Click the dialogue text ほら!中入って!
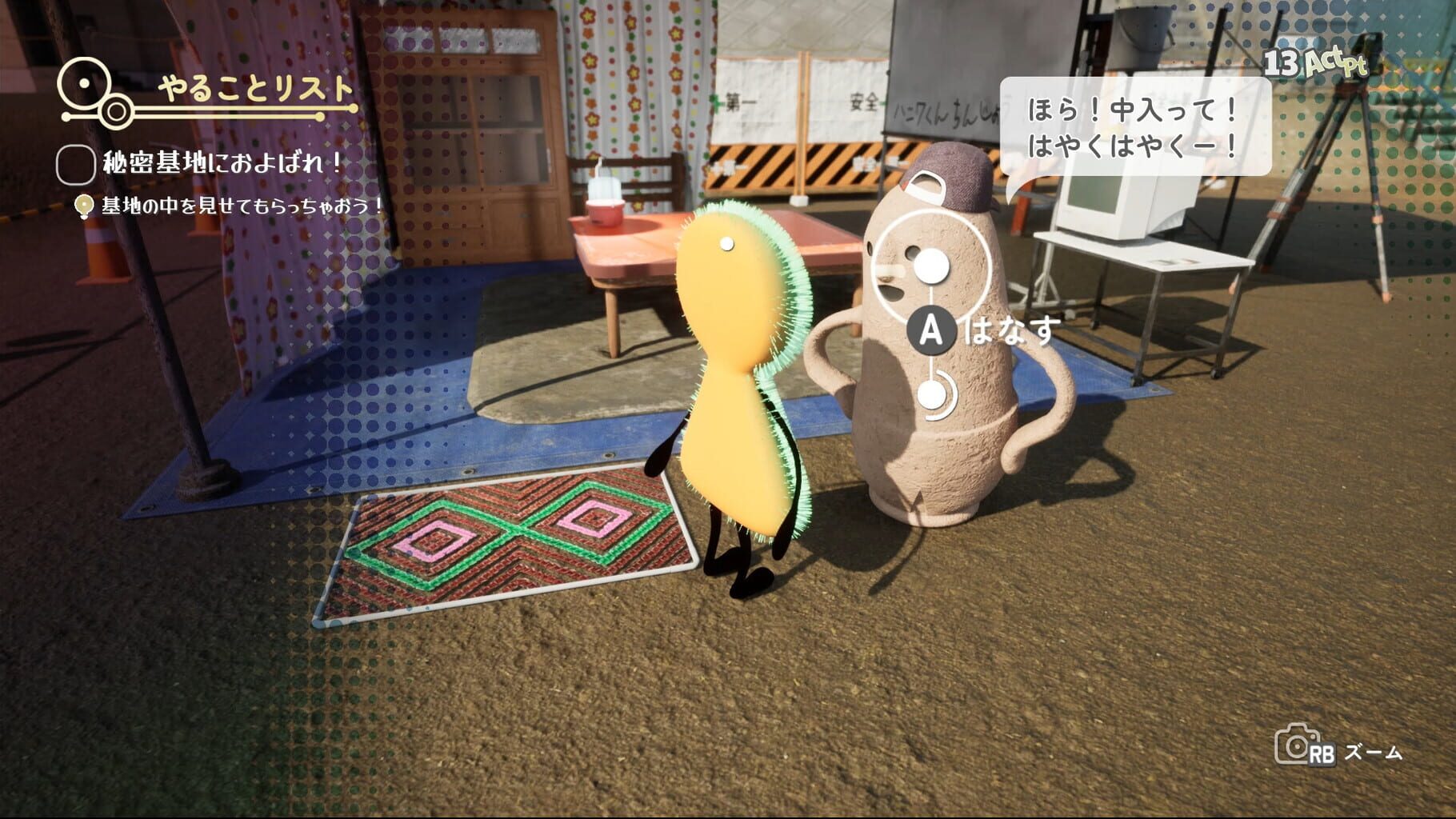 [1130, 110]
